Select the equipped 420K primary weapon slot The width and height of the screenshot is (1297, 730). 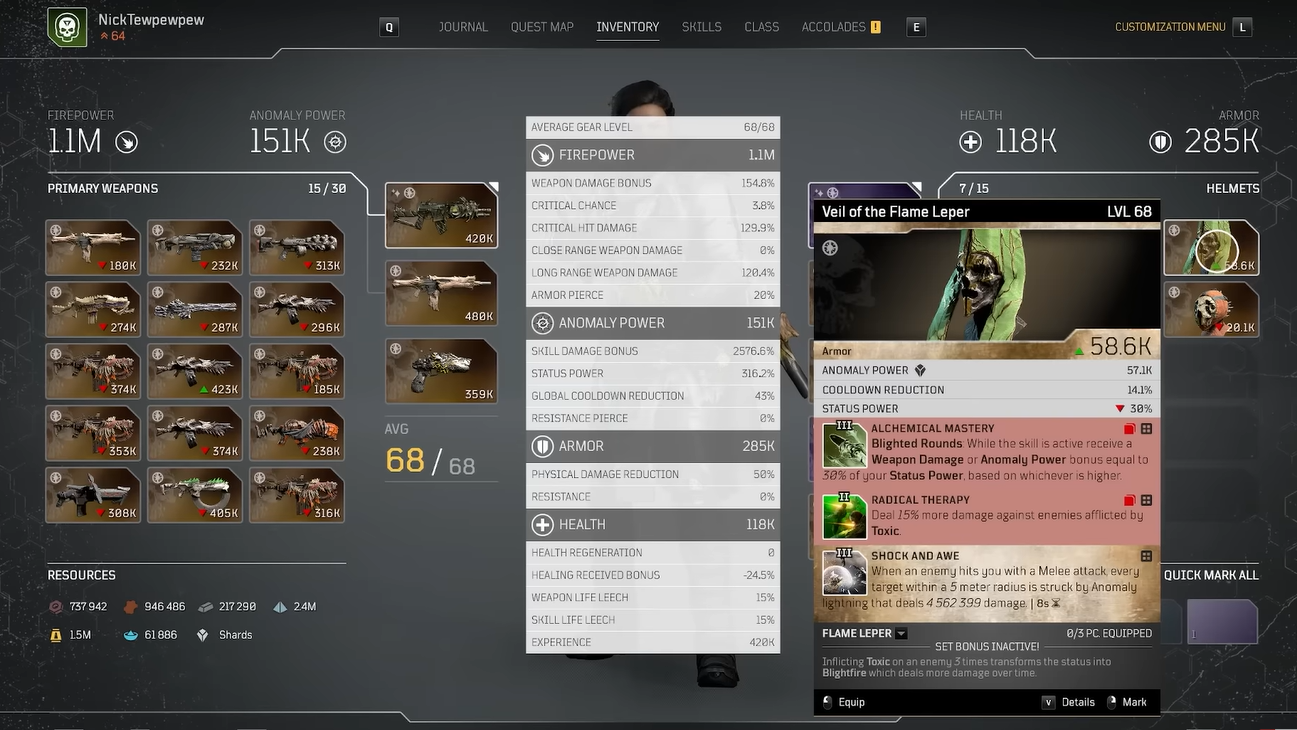click(x=441, y=216)
